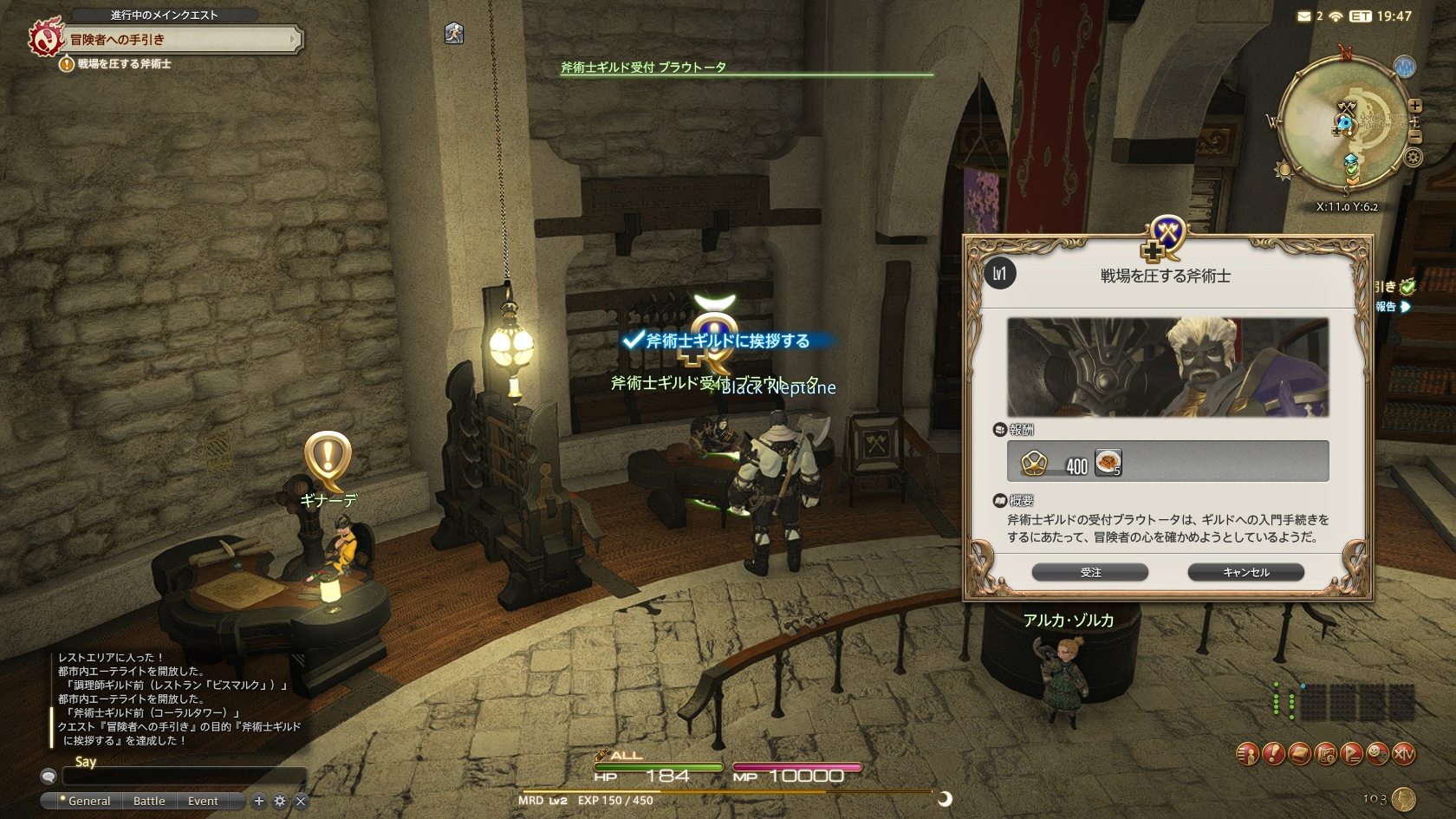Open chat log settings gear
Screen dimensions: 1456x819
point(279,801)
